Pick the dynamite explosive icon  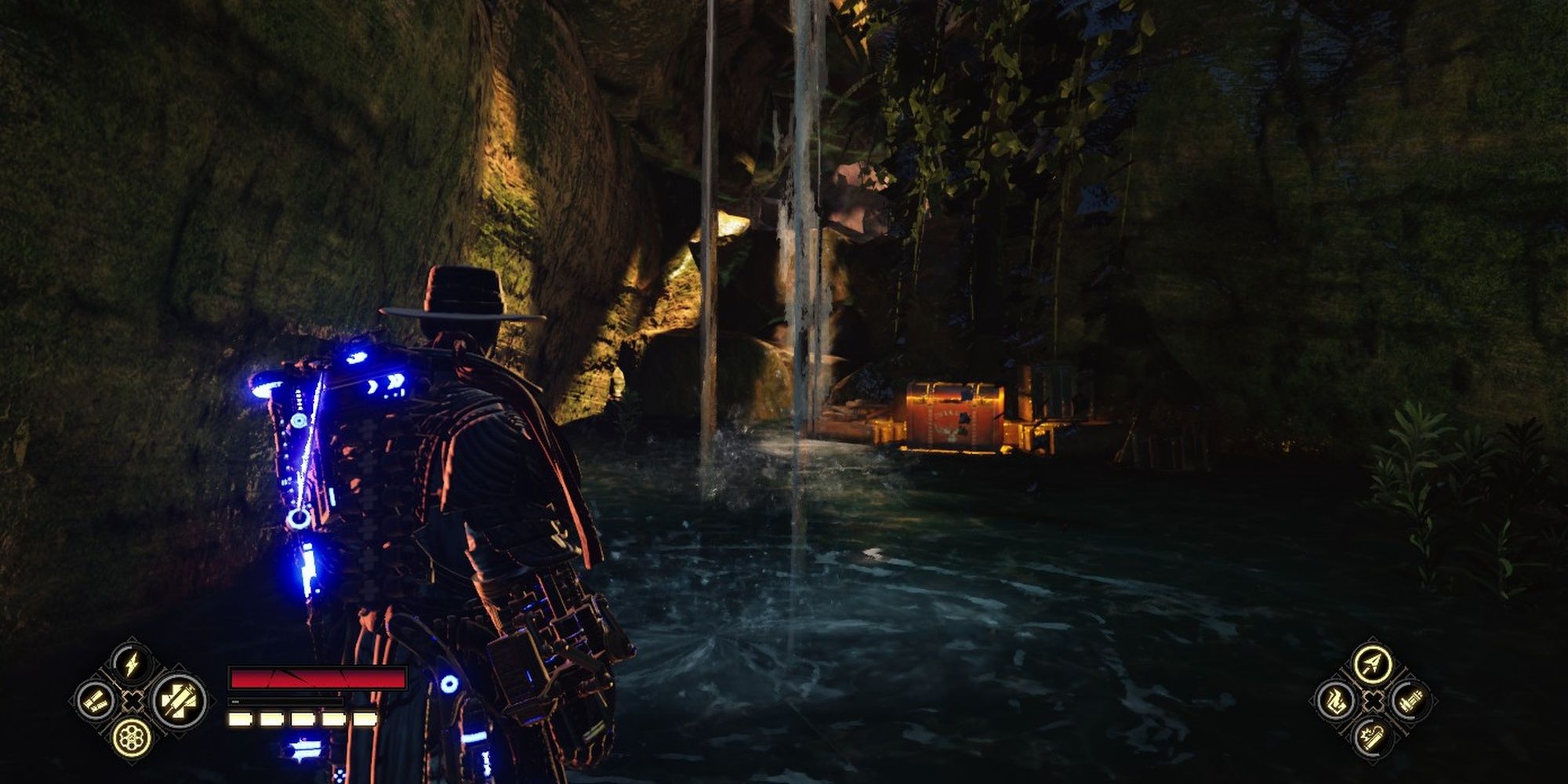[1372, 736]
